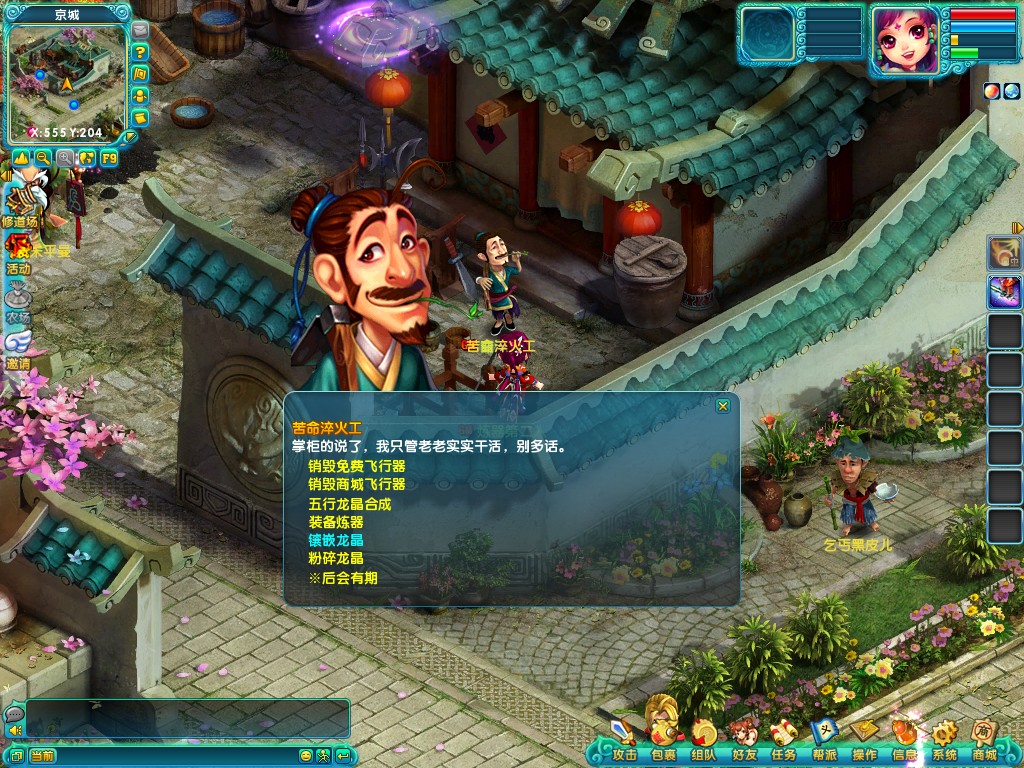
Task: Select the 五行龙晶合成 dialogue option
Action: tap(350, 503)
